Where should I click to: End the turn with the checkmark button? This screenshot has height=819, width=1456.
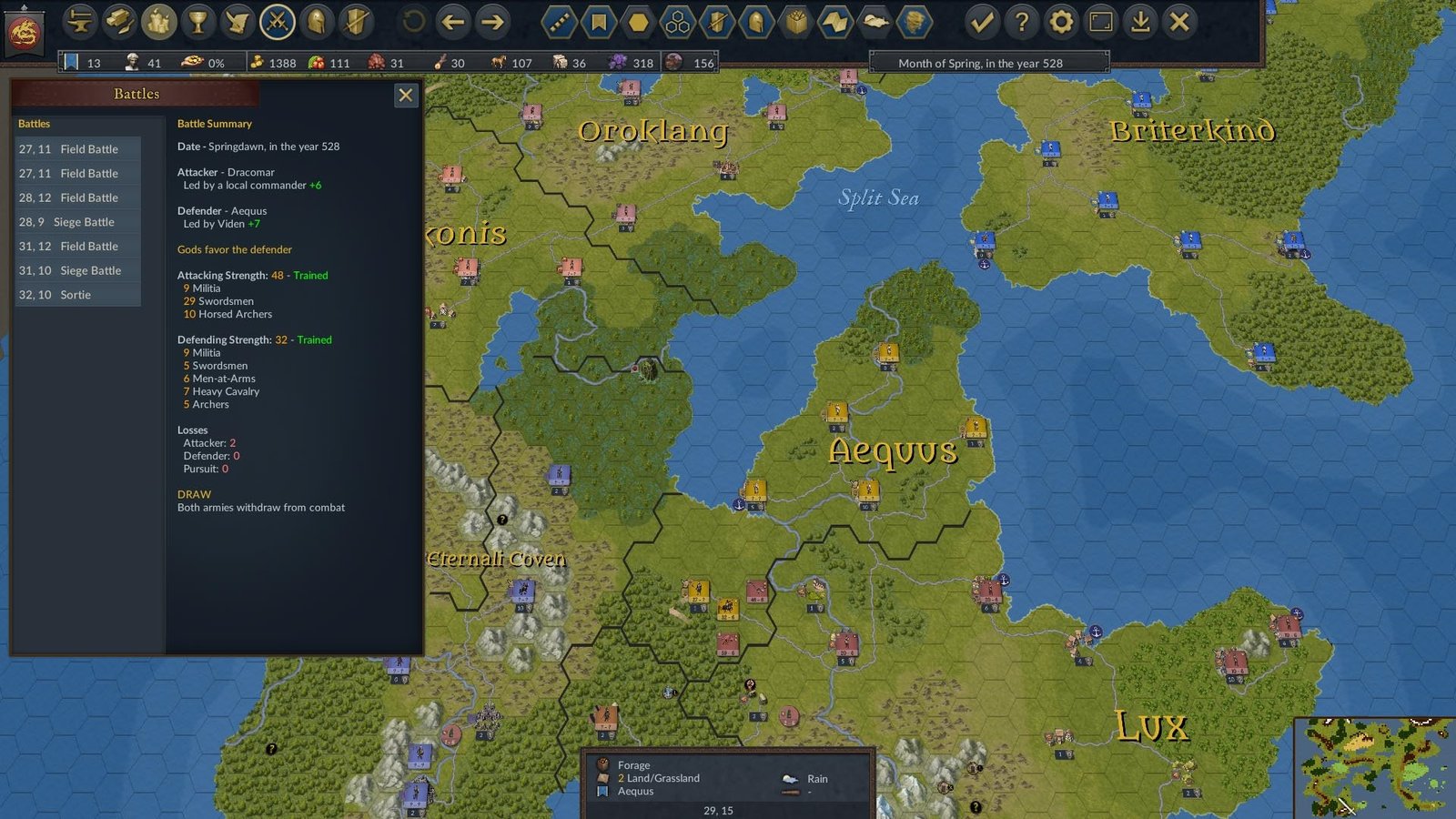981,22
